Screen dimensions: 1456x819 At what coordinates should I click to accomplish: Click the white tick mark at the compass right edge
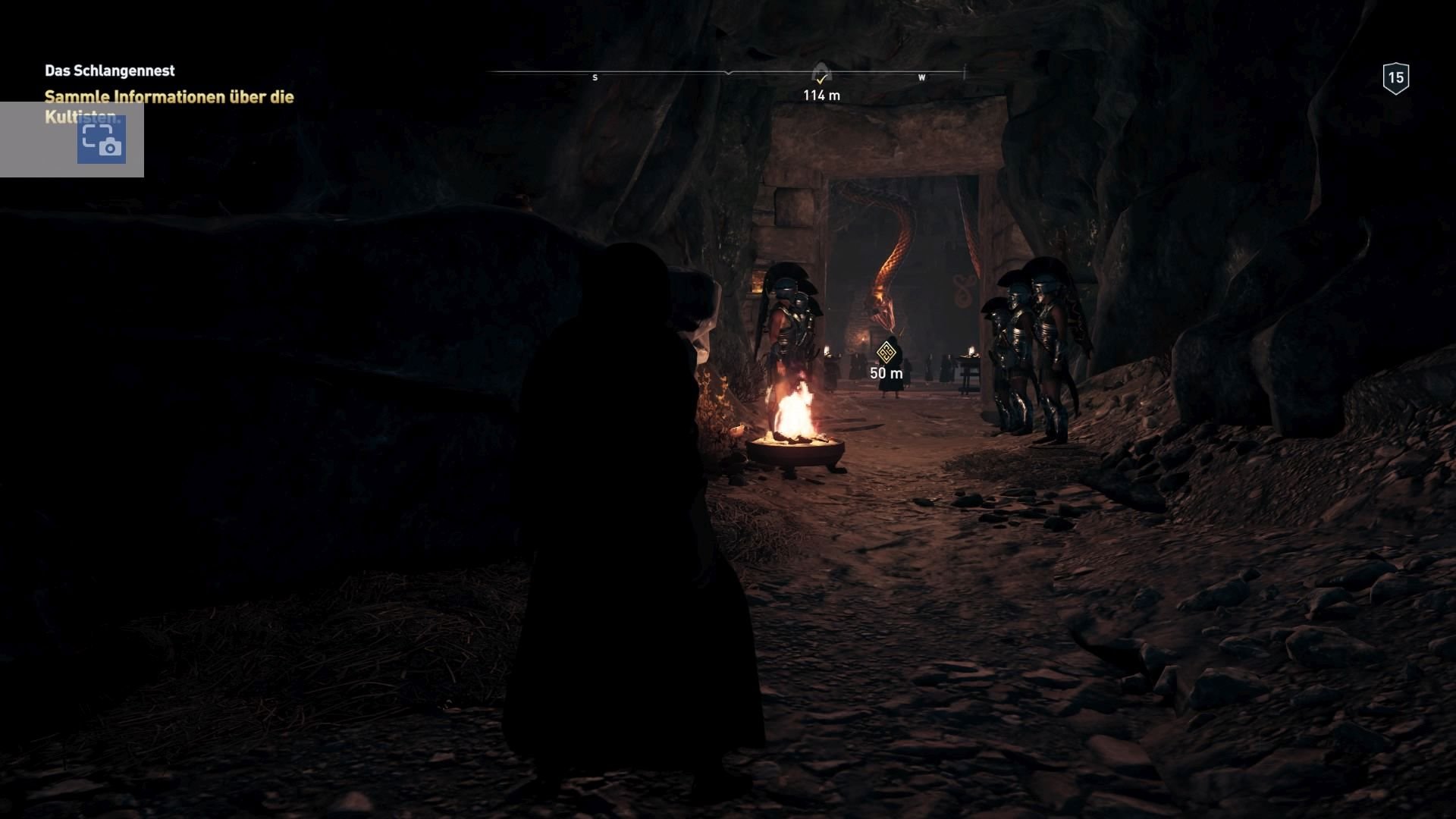(965, 71)
